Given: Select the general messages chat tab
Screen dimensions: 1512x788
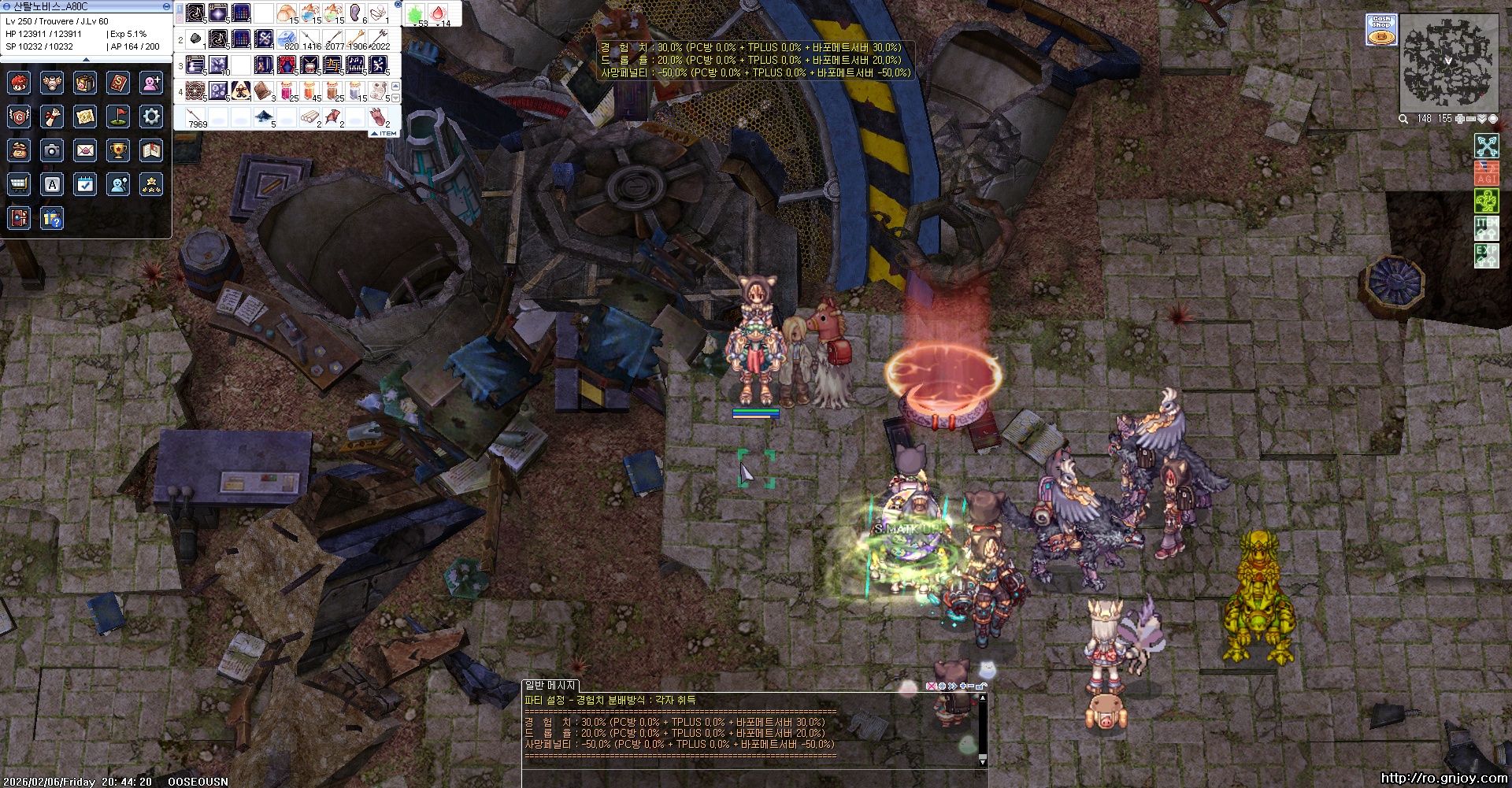Looking at the screenshot, I should (550, 686).
